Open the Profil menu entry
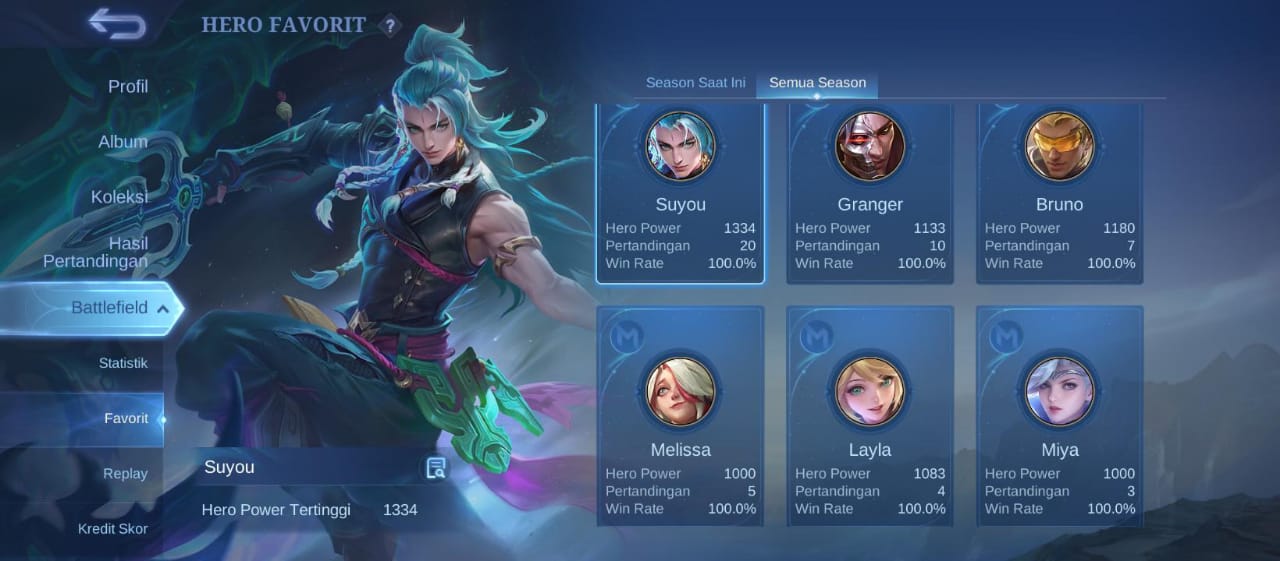1280x561 pixels. [128, 87]
